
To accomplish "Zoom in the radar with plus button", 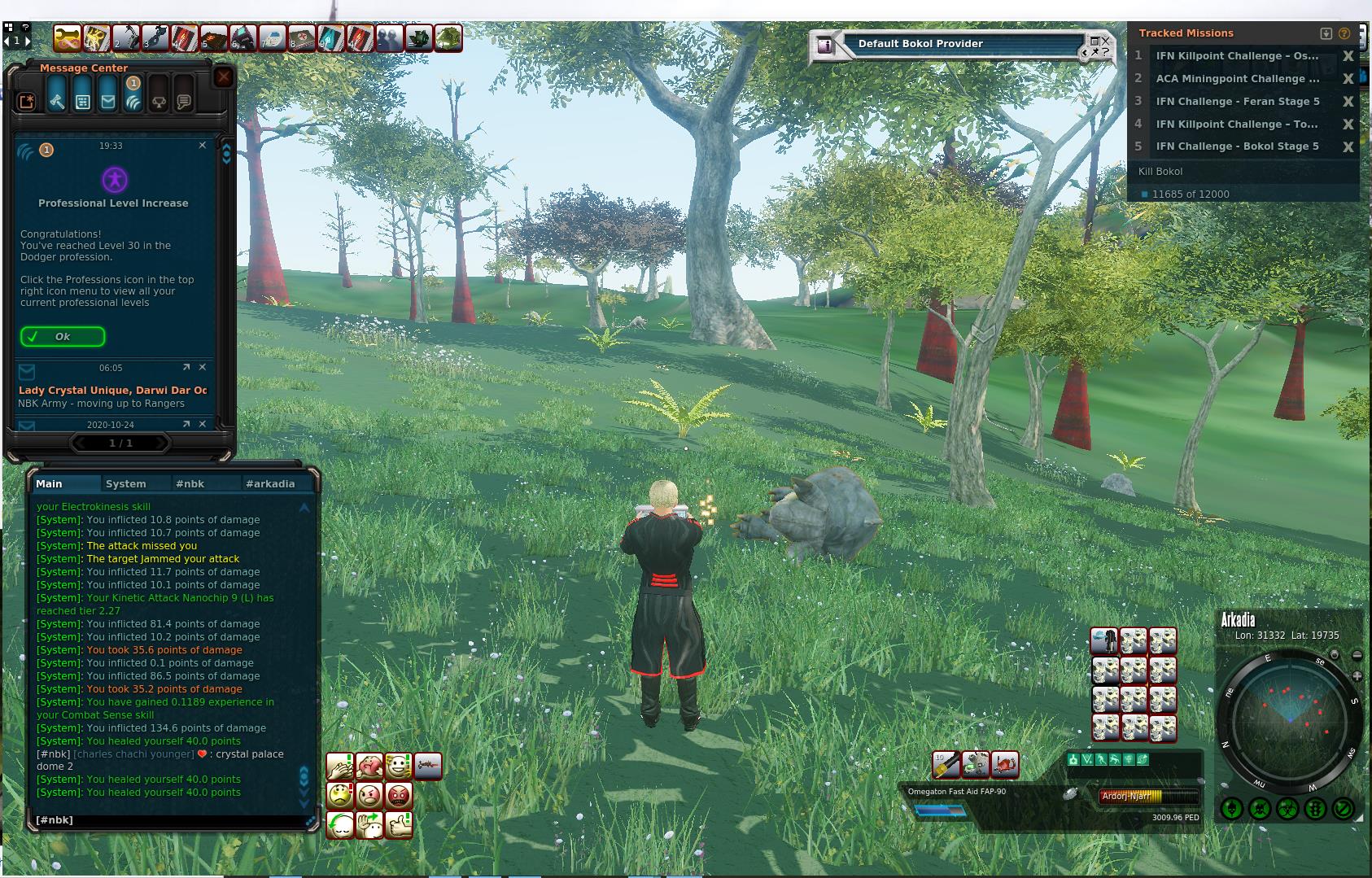I will point(1357,676).
